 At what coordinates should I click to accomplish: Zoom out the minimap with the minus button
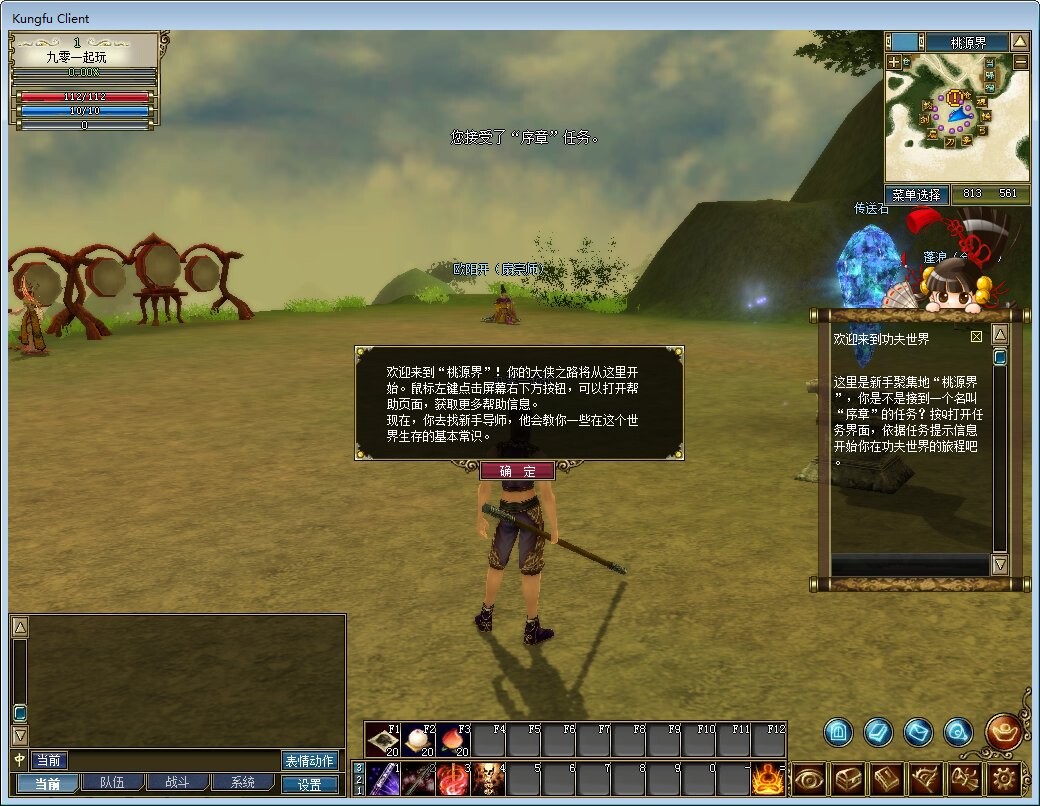tap(1020, 62)
